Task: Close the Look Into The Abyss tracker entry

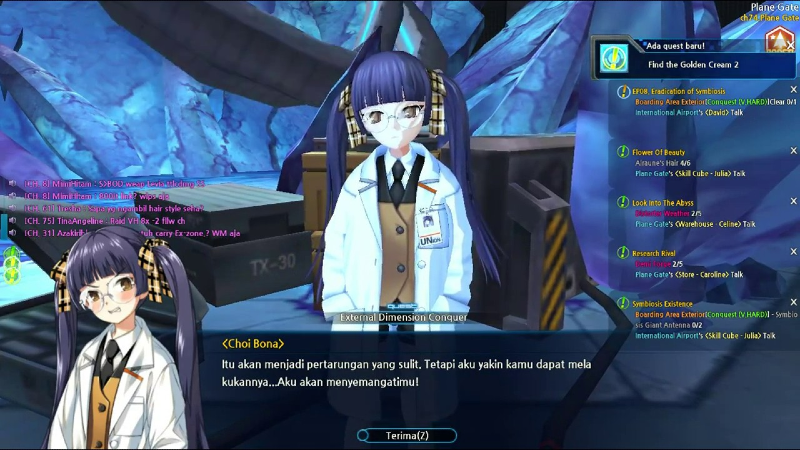Action: [x=794, y=201]
